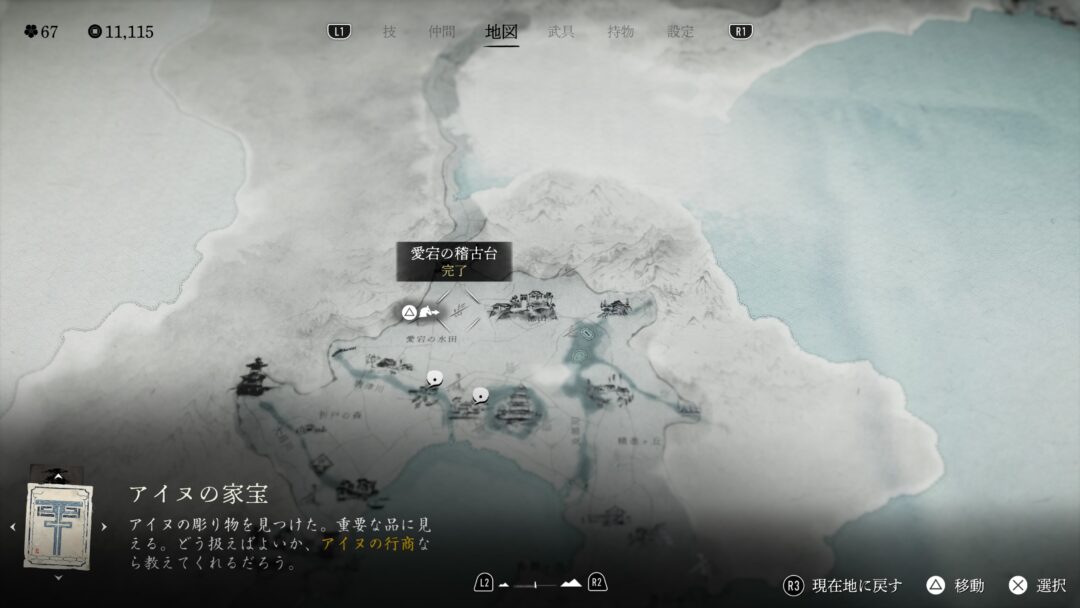Show the next quest card with right arrow
The image size is (1080, 608).
tap(103, 527)
